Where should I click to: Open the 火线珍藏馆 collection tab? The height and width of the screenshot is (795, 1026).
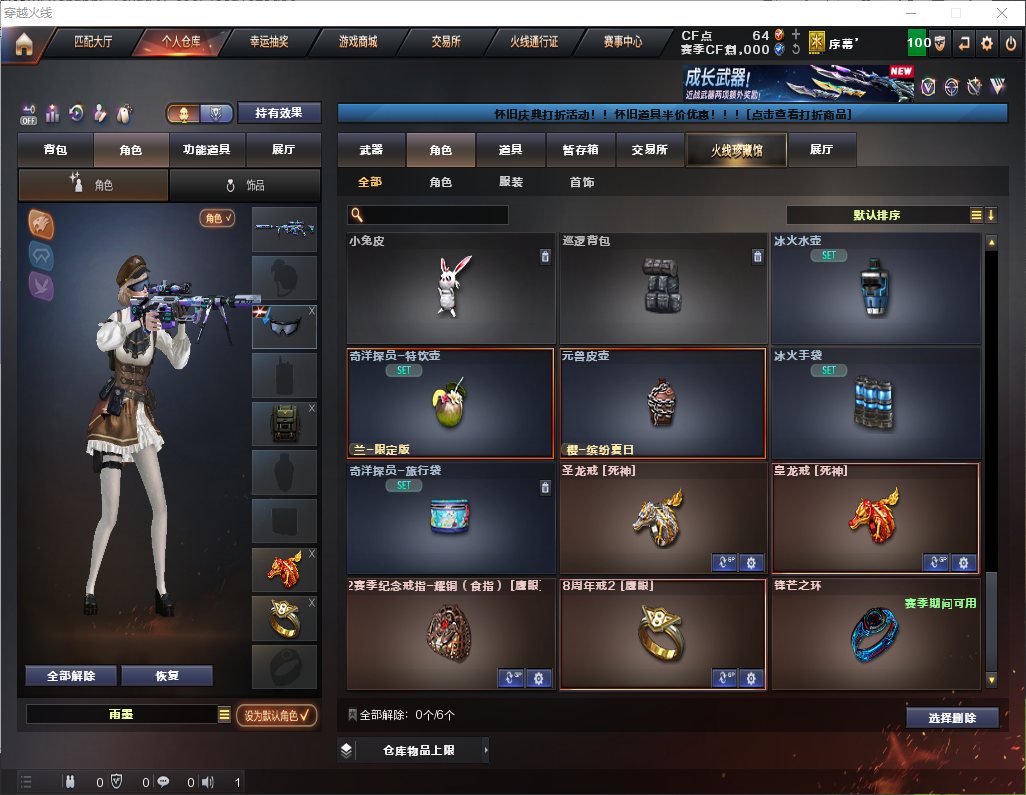pyautogui.click(x=736, y=150)
